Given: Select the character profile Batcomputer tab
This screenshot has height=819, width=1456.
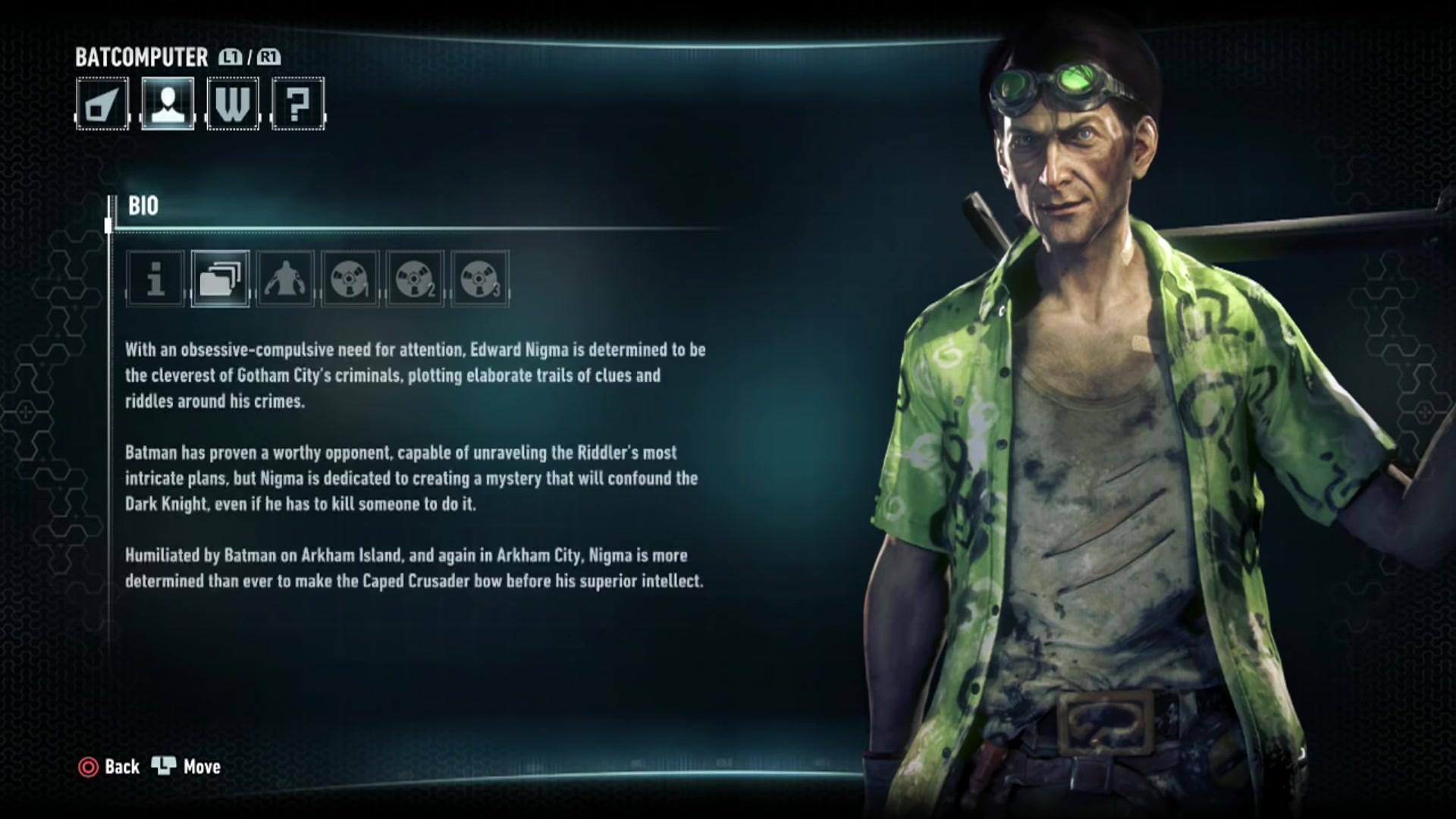Looking at the screenshot, I should point(168,104).
